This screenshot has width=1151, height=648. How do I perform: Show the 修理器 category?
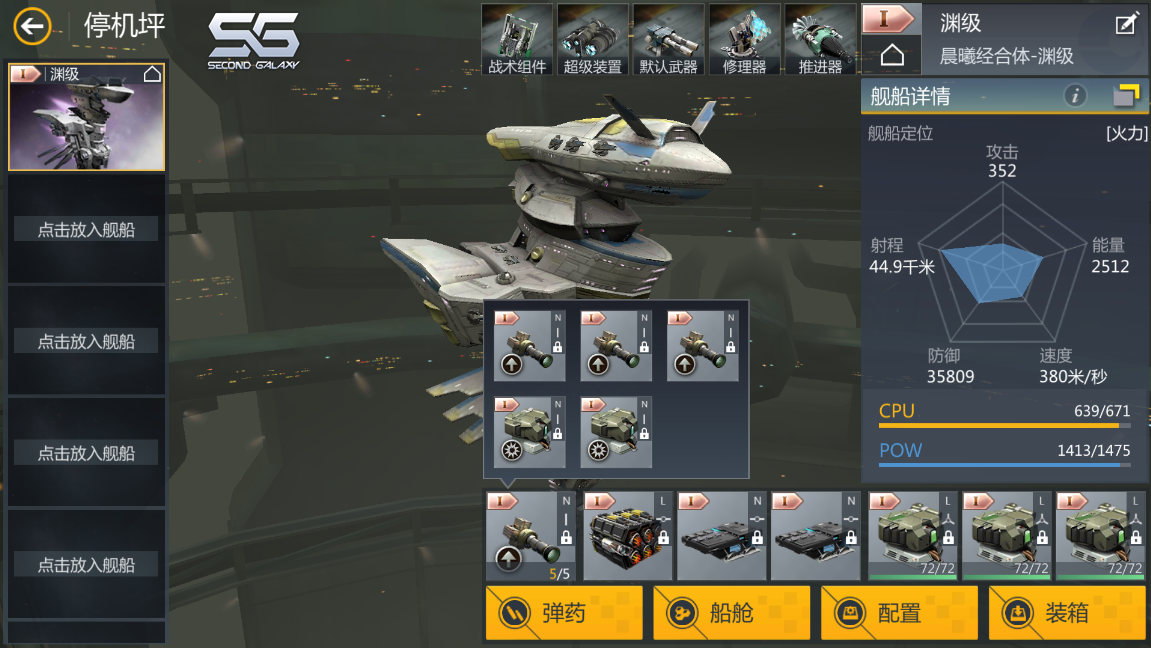click(x=744, y=40)
